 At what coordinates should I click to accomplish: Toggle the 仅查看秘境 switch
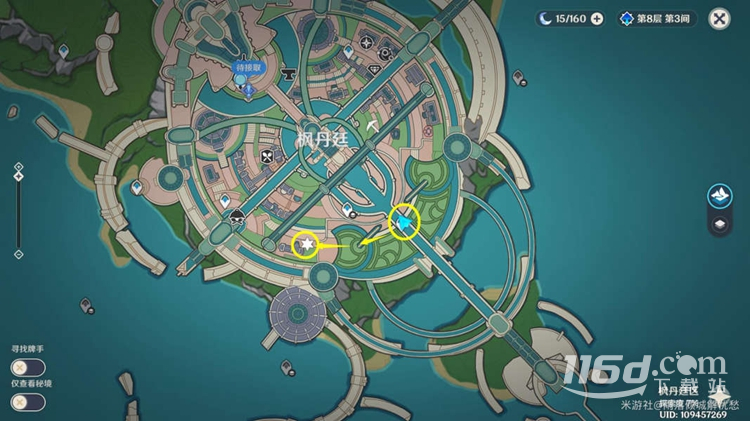[x=27, y=402]
